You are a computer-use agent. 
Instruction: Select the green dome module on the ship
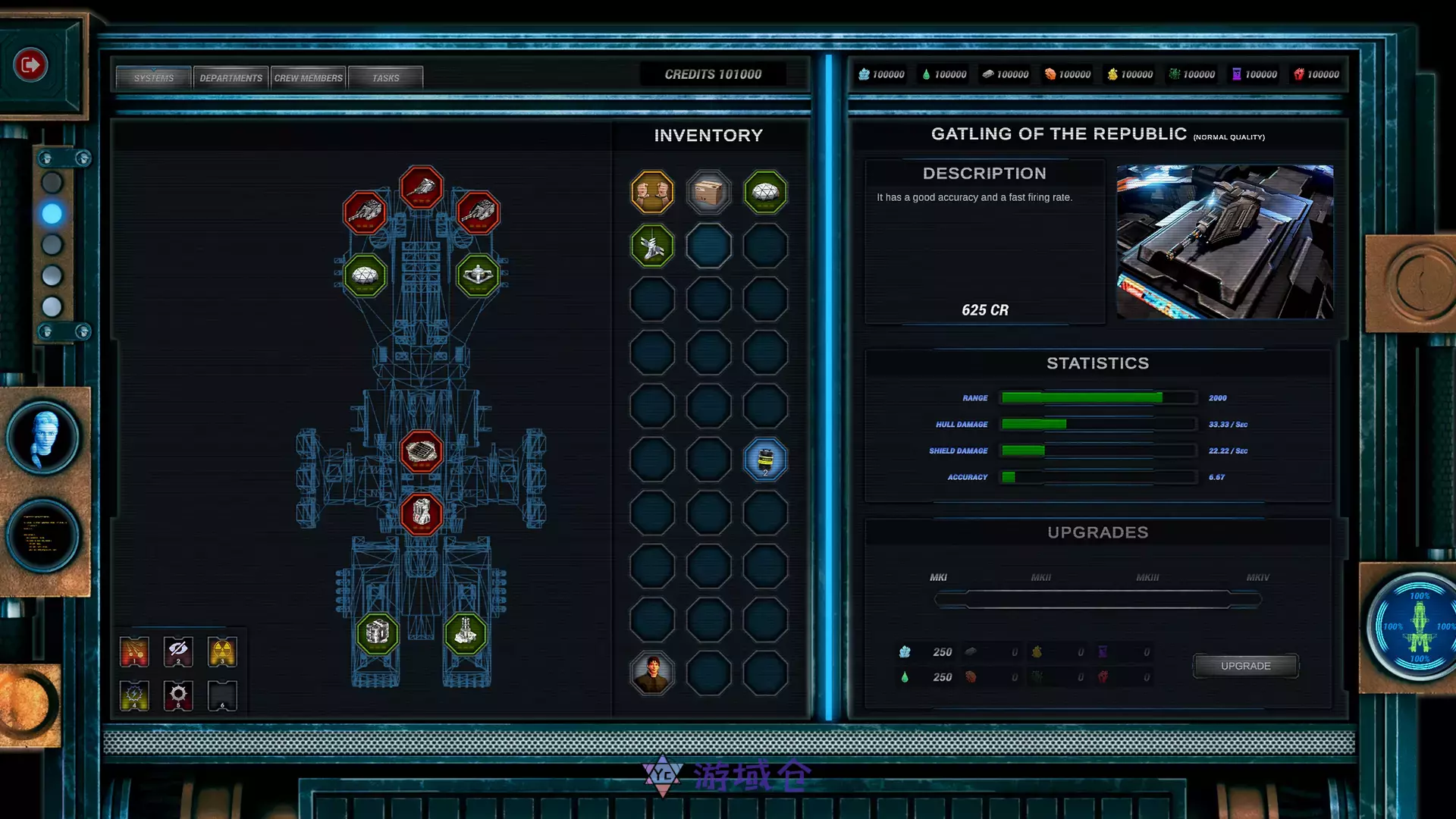365,275
